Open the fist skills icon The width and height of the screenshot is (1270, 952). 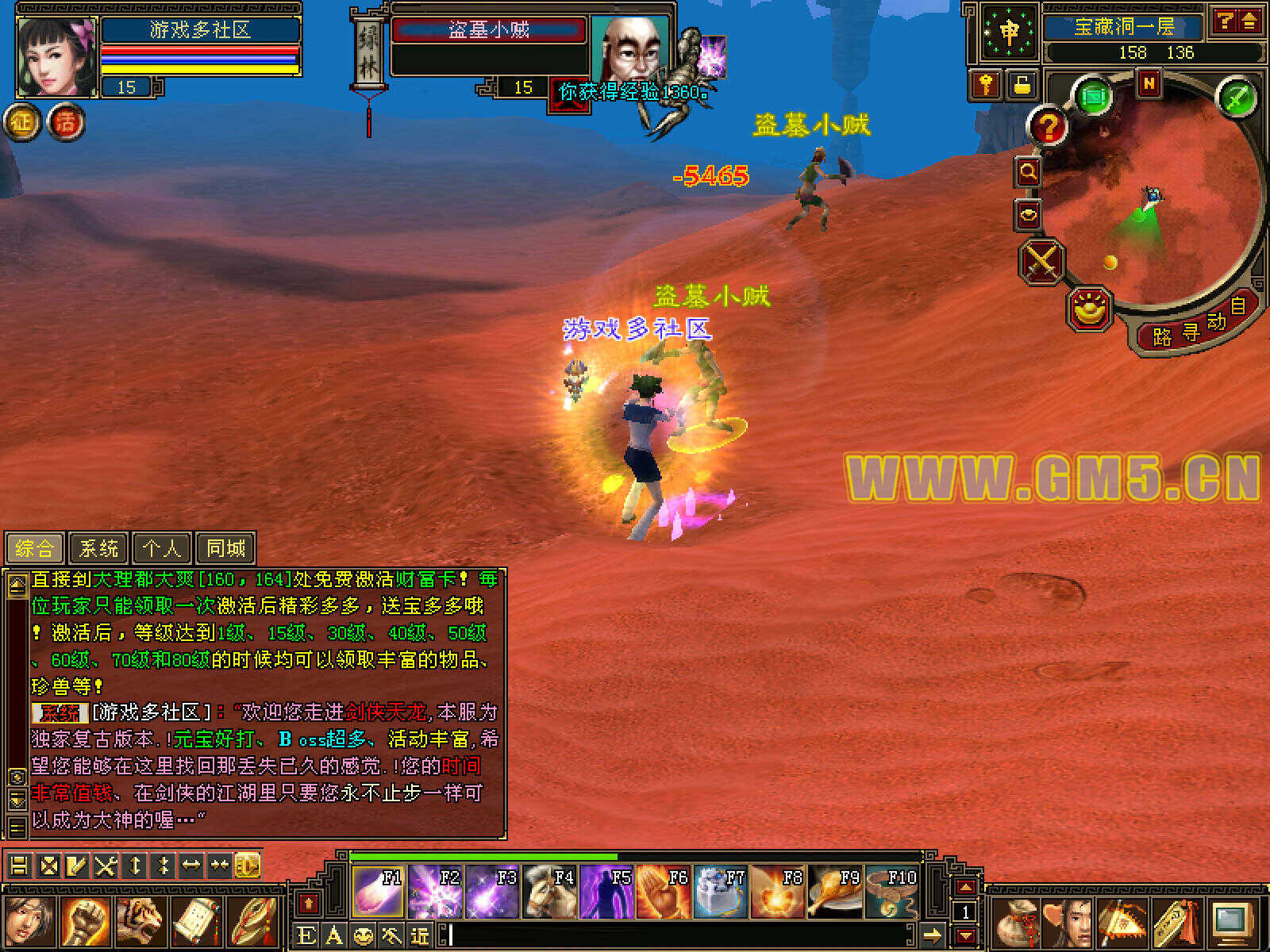click(86, 922)
